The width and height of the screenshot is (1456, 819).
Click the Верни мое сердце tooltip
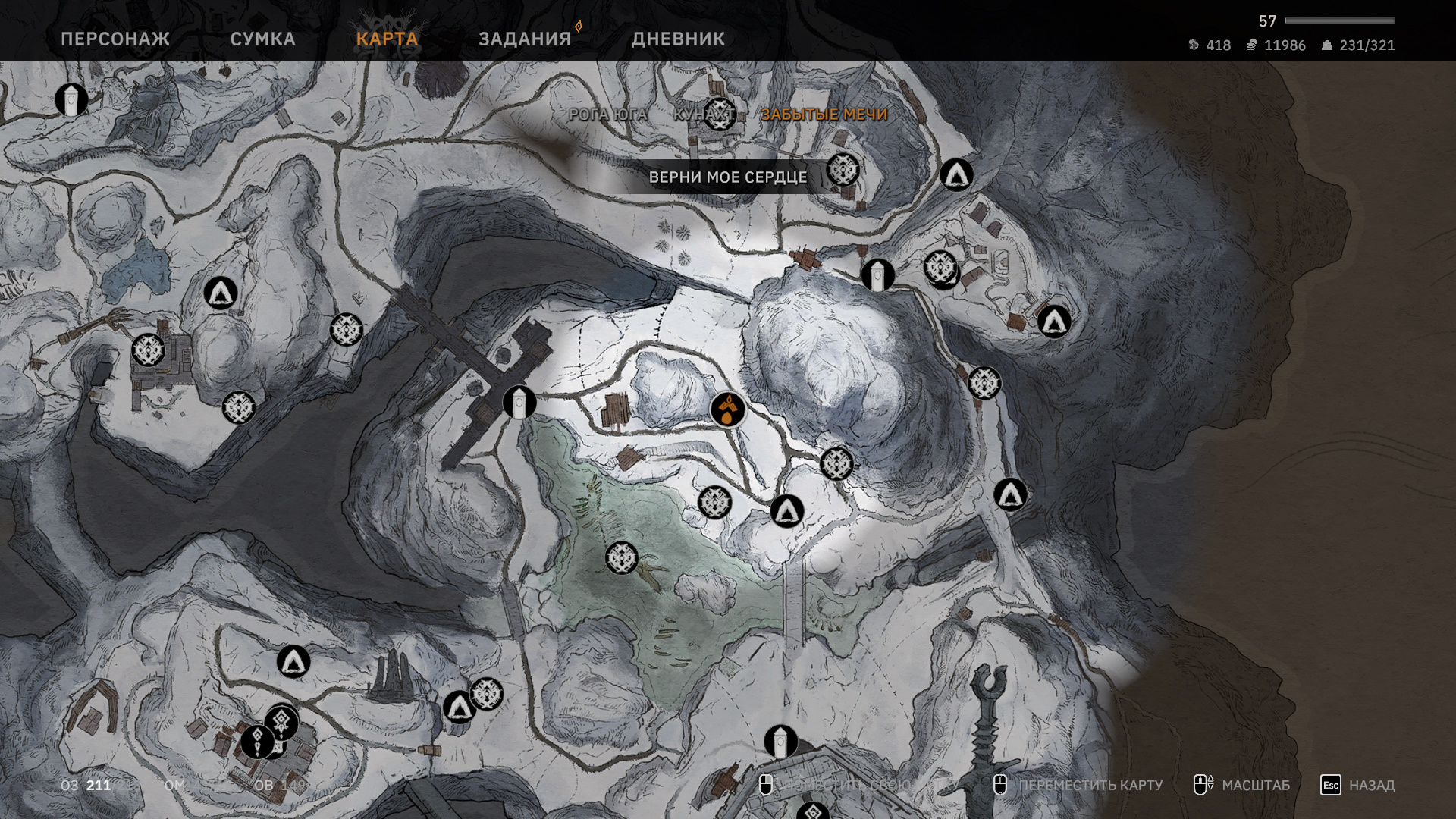pyautogui.click(x=727, y=177)
